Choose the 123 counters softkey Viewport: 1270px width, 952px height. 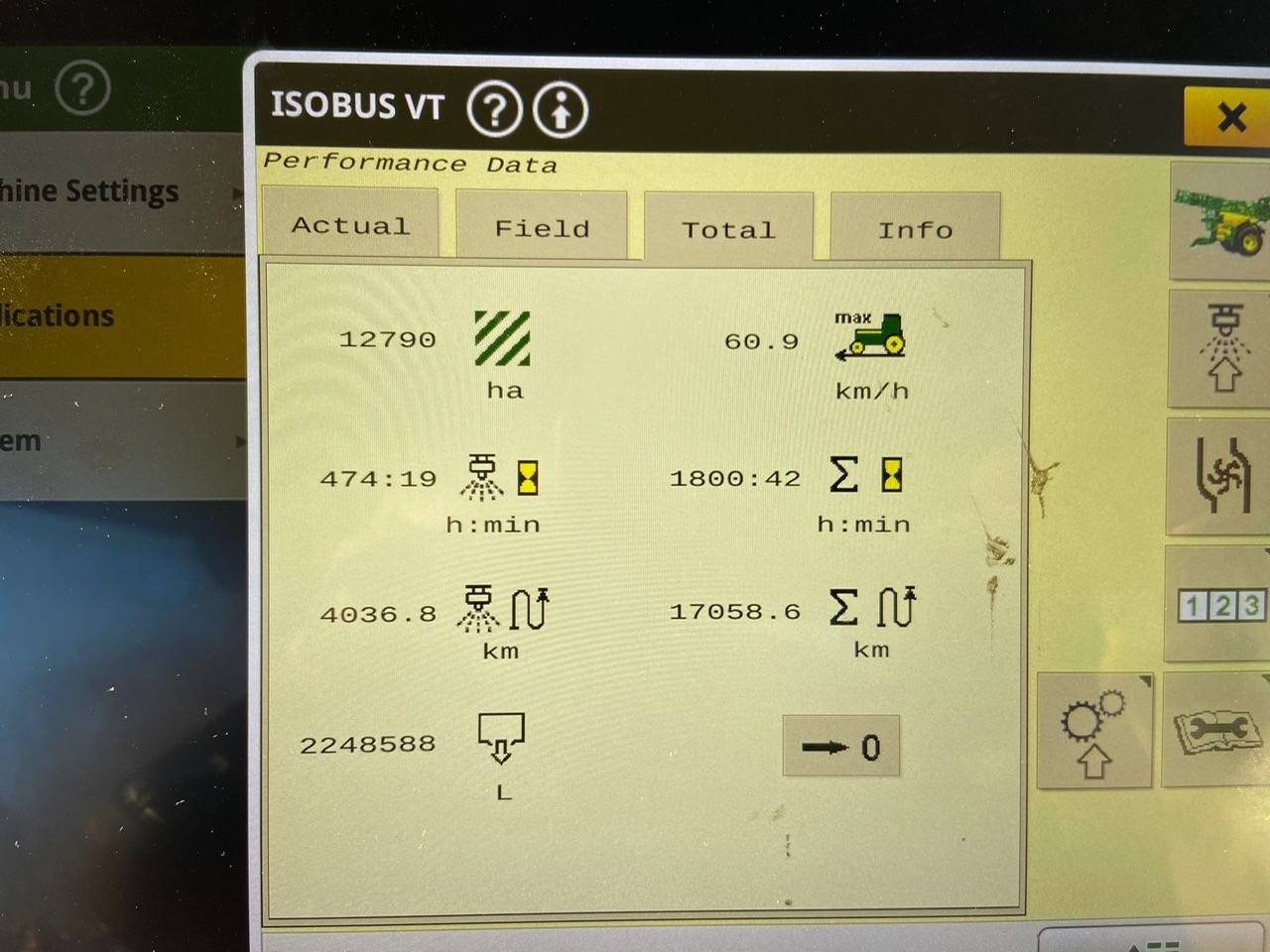(x=1220, y=604)
